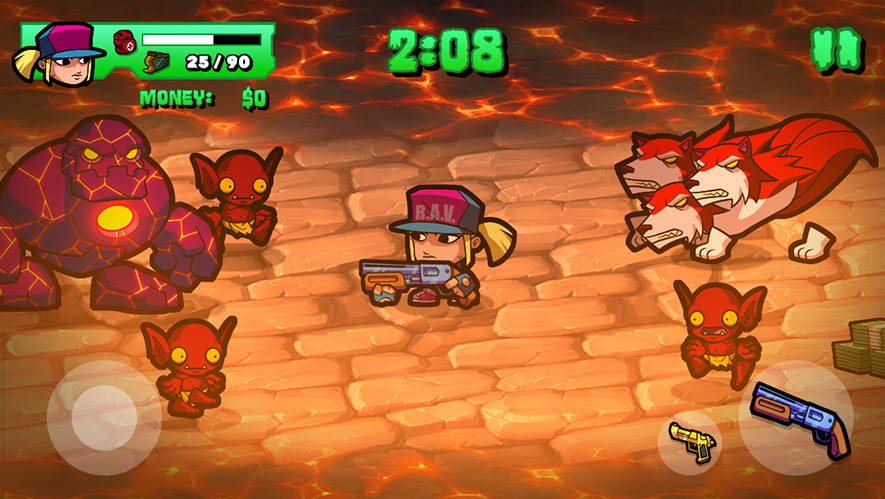Pause the game with the green pause button
This screenshot has height=499, width=885.
[836, 48]
